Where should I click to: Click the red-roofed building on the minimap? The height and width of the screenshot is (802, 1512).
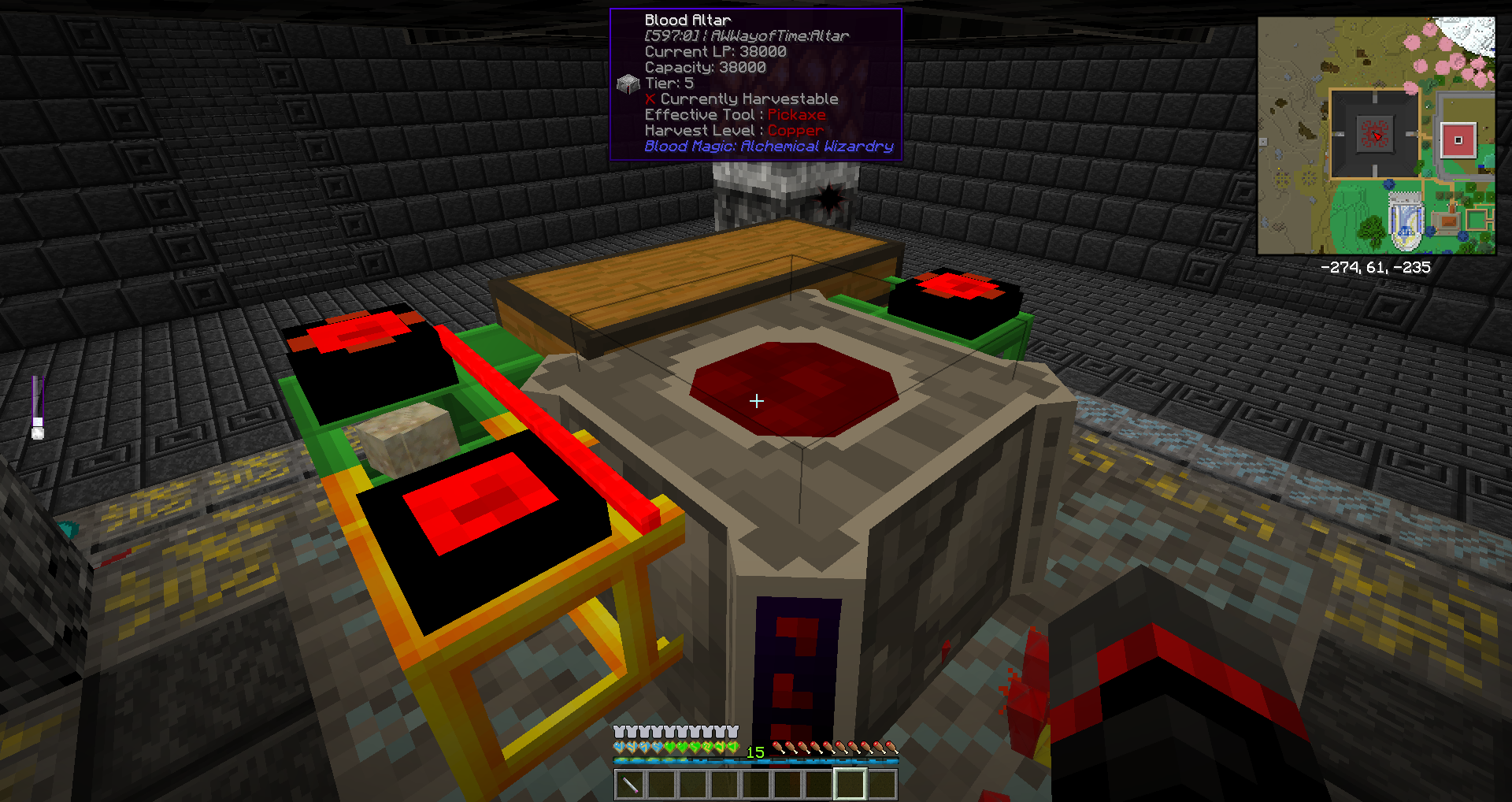point(1458,140)
